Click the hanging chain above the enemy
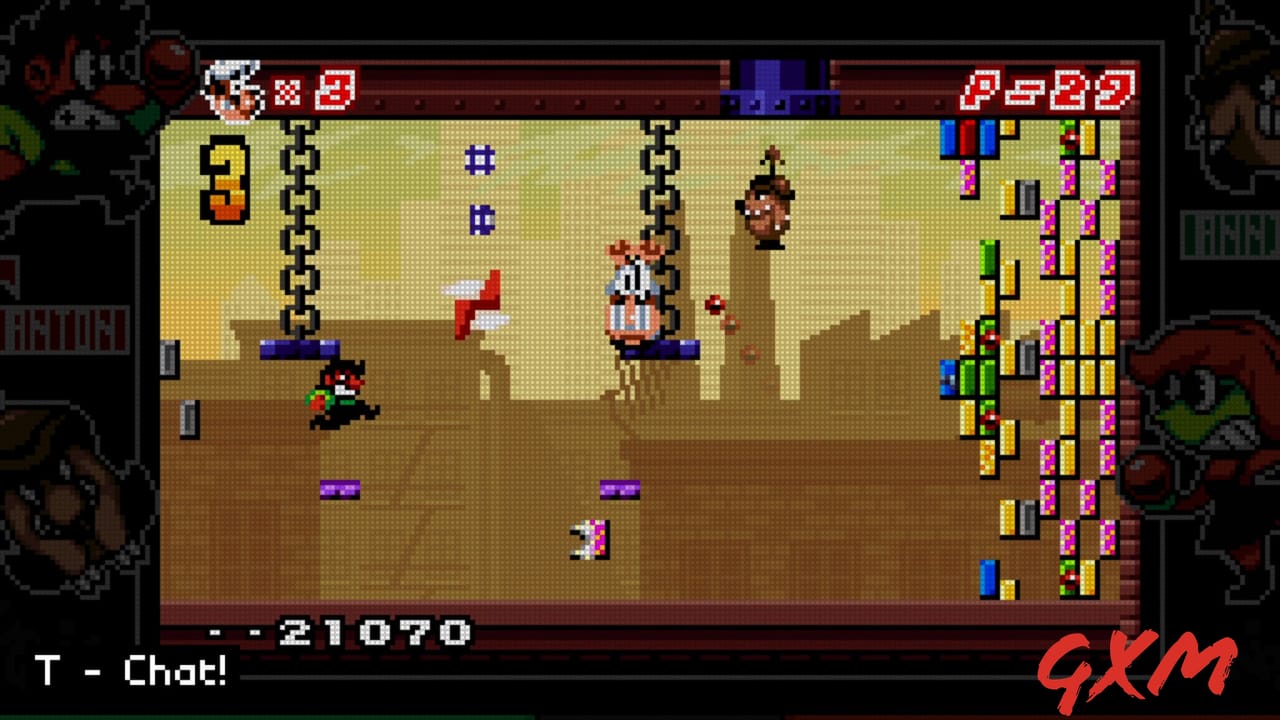 pyautogui.click(x=659, y=180)
